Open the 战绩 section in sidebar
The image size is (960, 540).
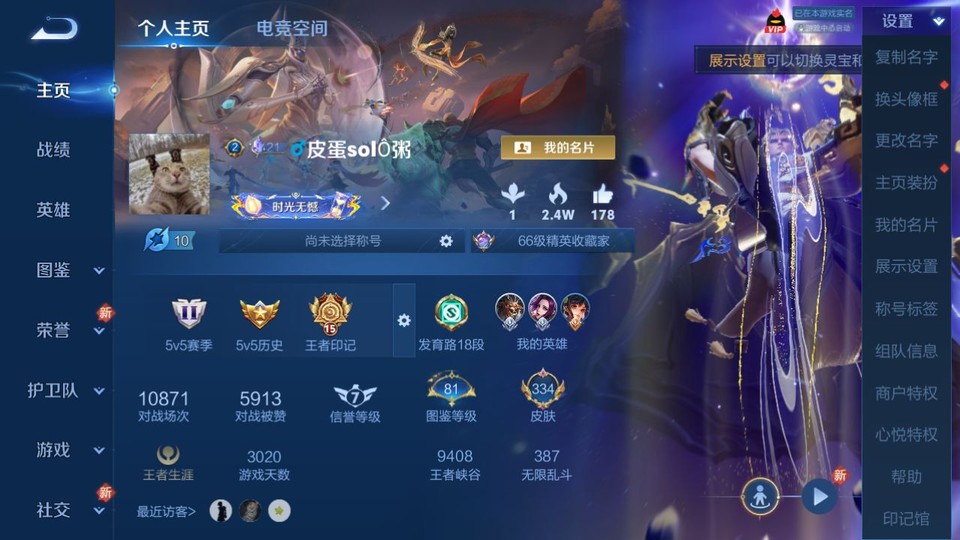point(54,150)
